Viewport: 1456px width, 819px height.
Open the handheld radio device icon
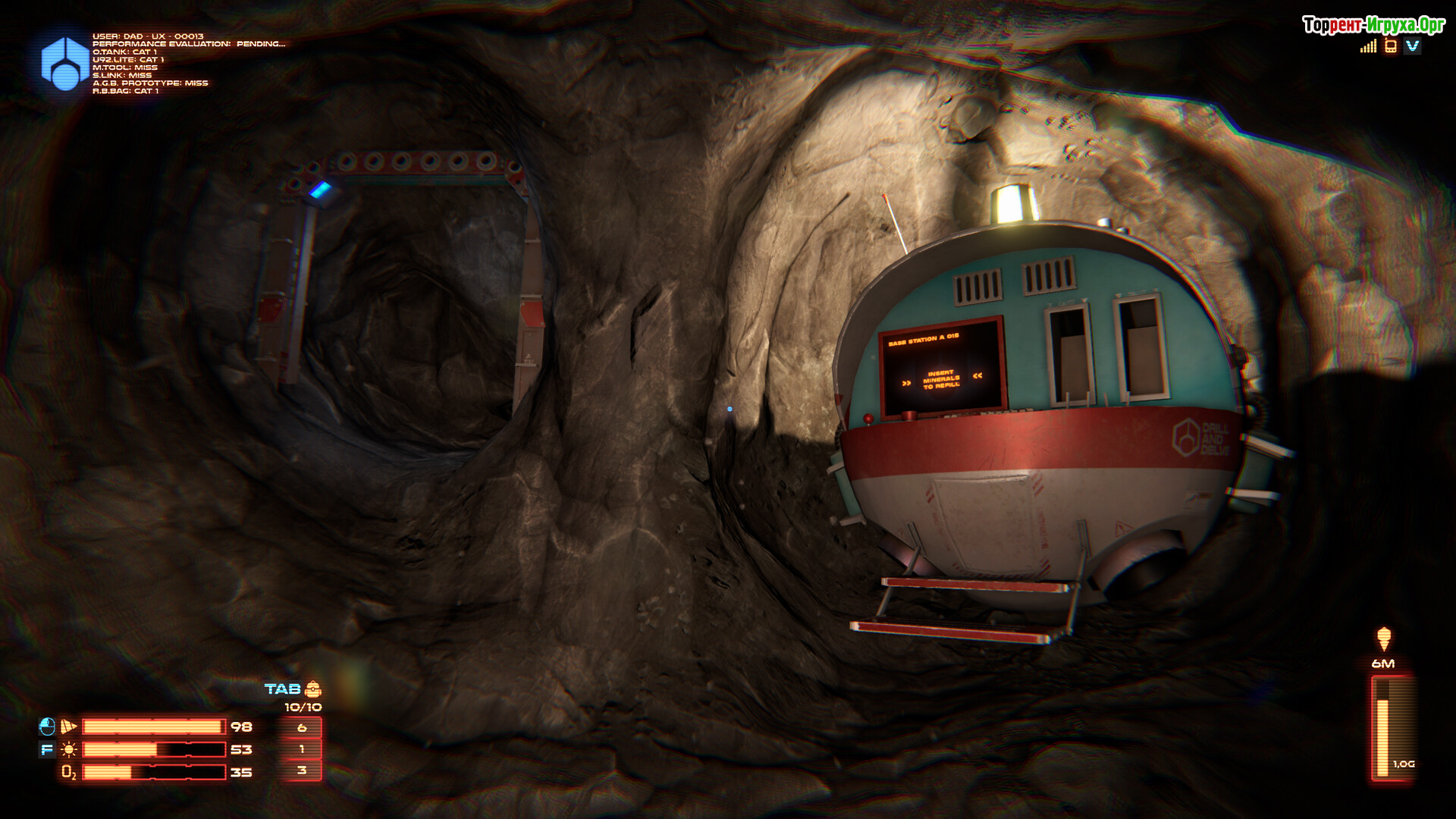coord(1390,46)
